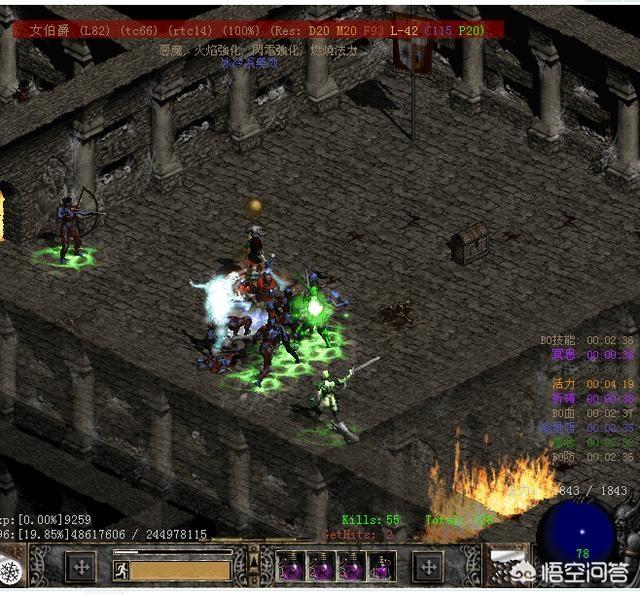Viewport: 640px width, 595px height.
Task: Expand the mini panel arrow button
Action: click(253, 563)
